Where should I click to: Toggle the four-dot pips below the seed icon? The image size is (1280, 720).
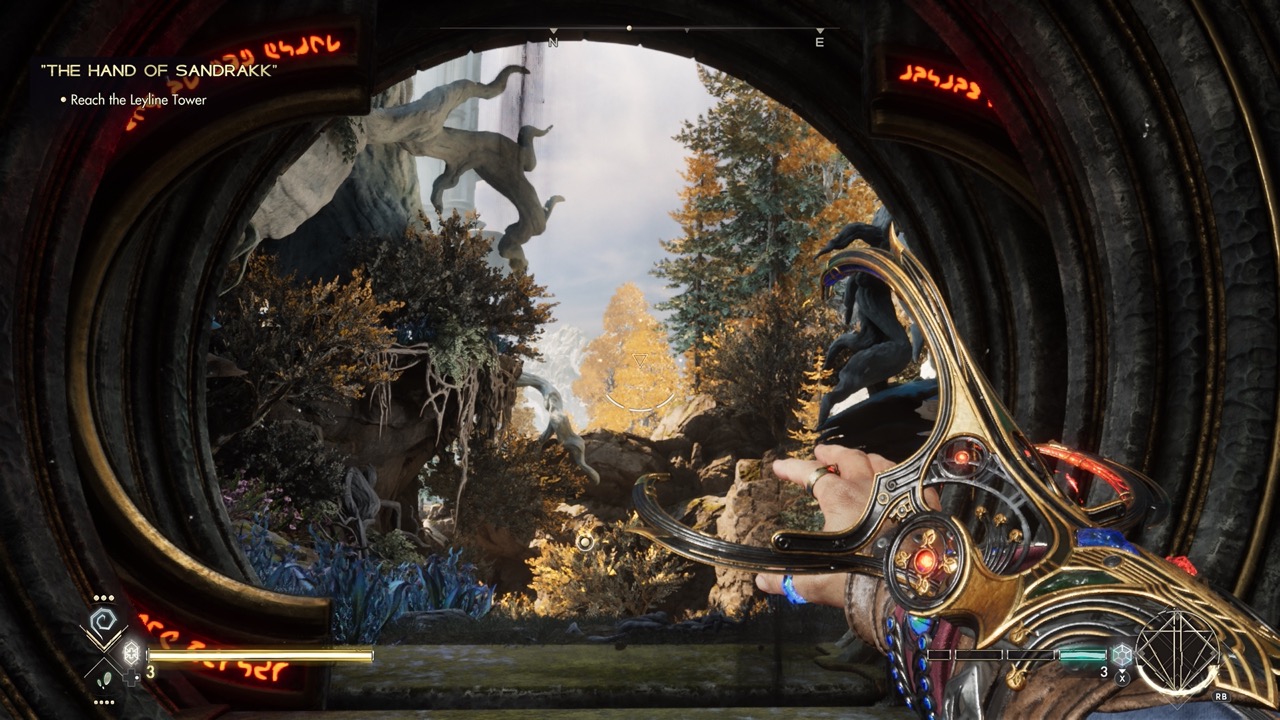(103, 702)
